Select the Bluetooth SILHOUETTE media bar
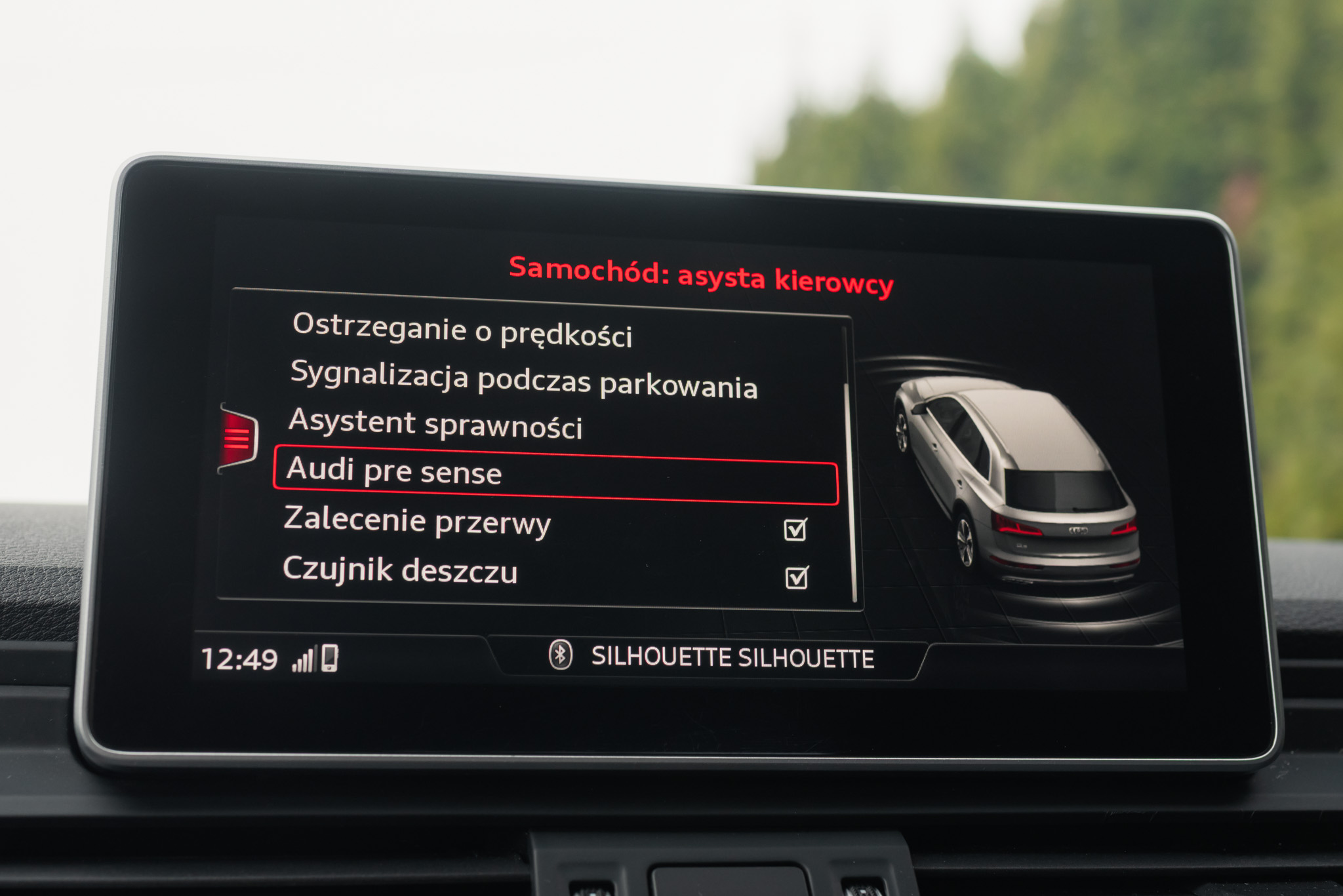Image resolution: width=1343 pixels, height=896 pixels. pyautogui.click(x=712, y=657)
